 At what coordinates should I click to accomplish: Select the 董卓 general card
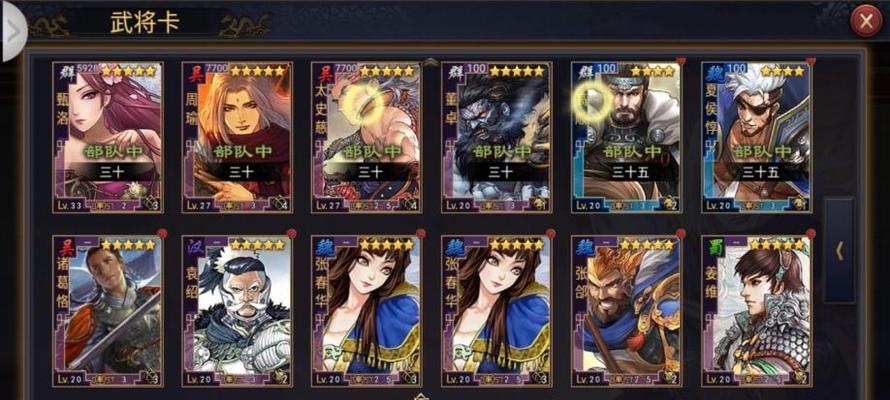(x=496, y=137)
